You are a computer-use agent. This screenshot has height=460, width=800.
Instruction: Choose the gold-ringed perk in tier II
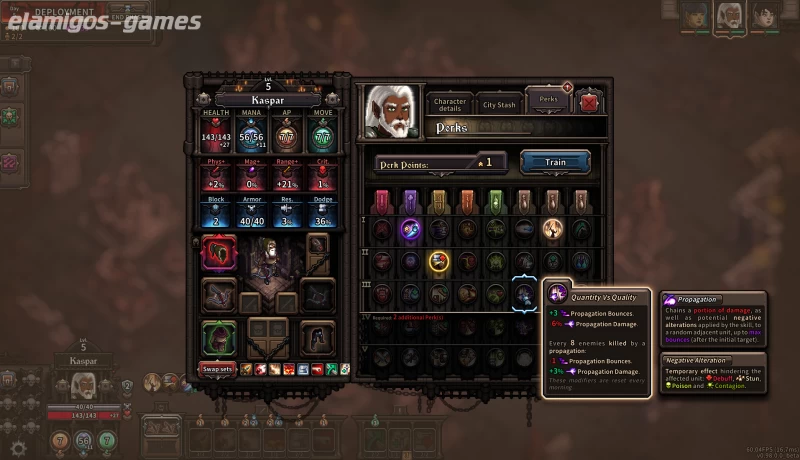(438, 261)
